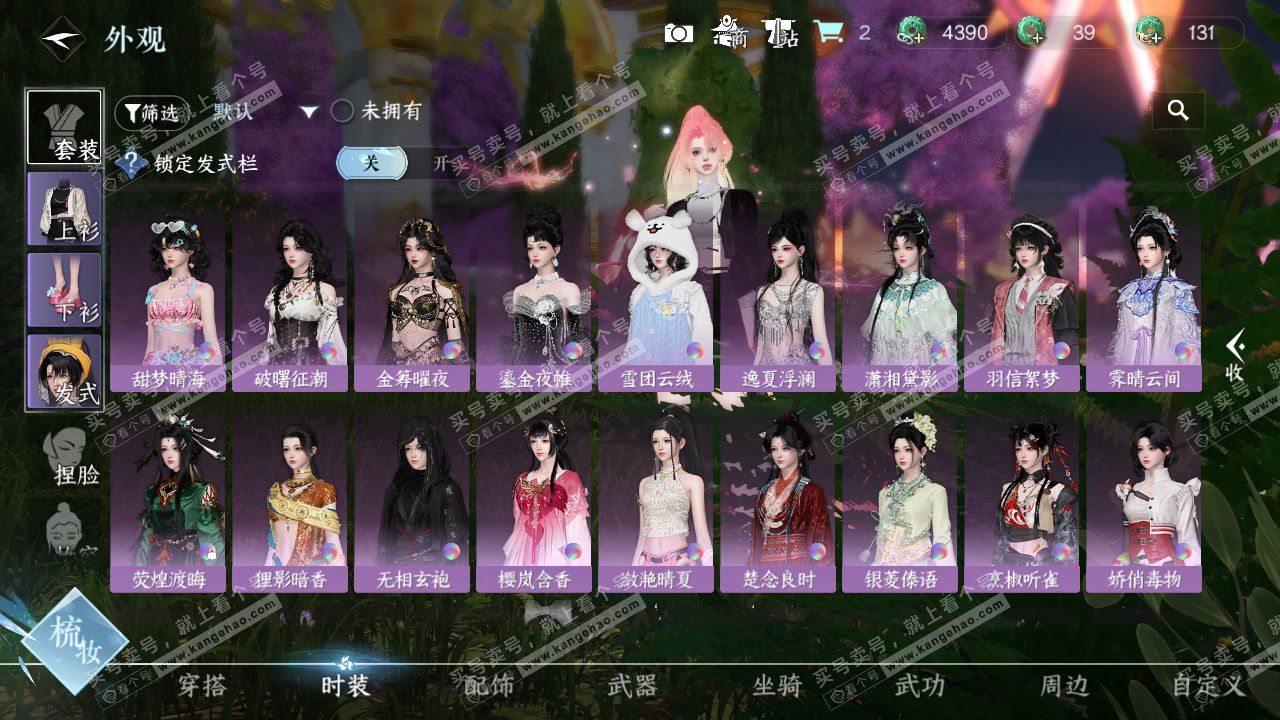Open the shopping cart icon
Screen dimensions: 1280x720
coord(827,33)
